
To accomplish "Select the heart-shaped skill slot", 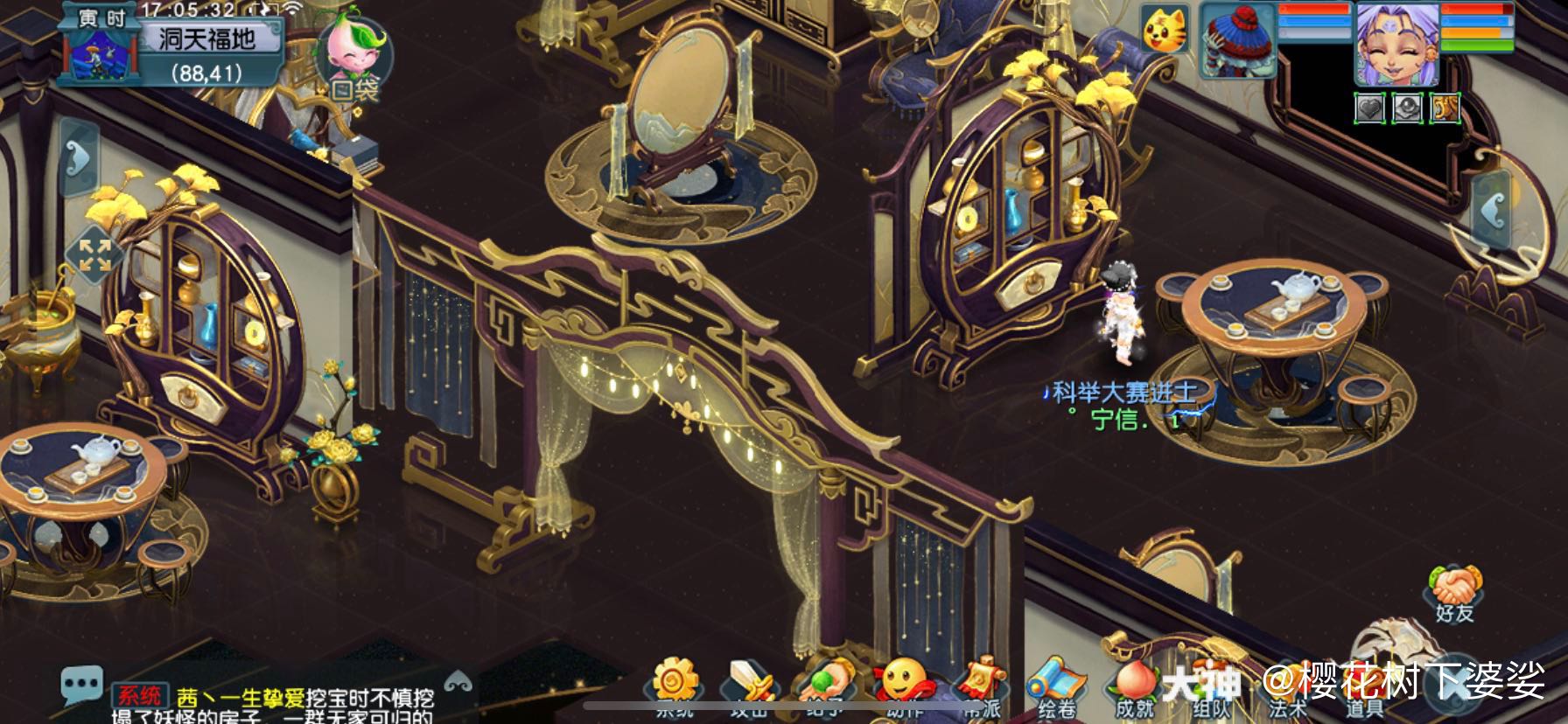I will (x=1368, y=108).
